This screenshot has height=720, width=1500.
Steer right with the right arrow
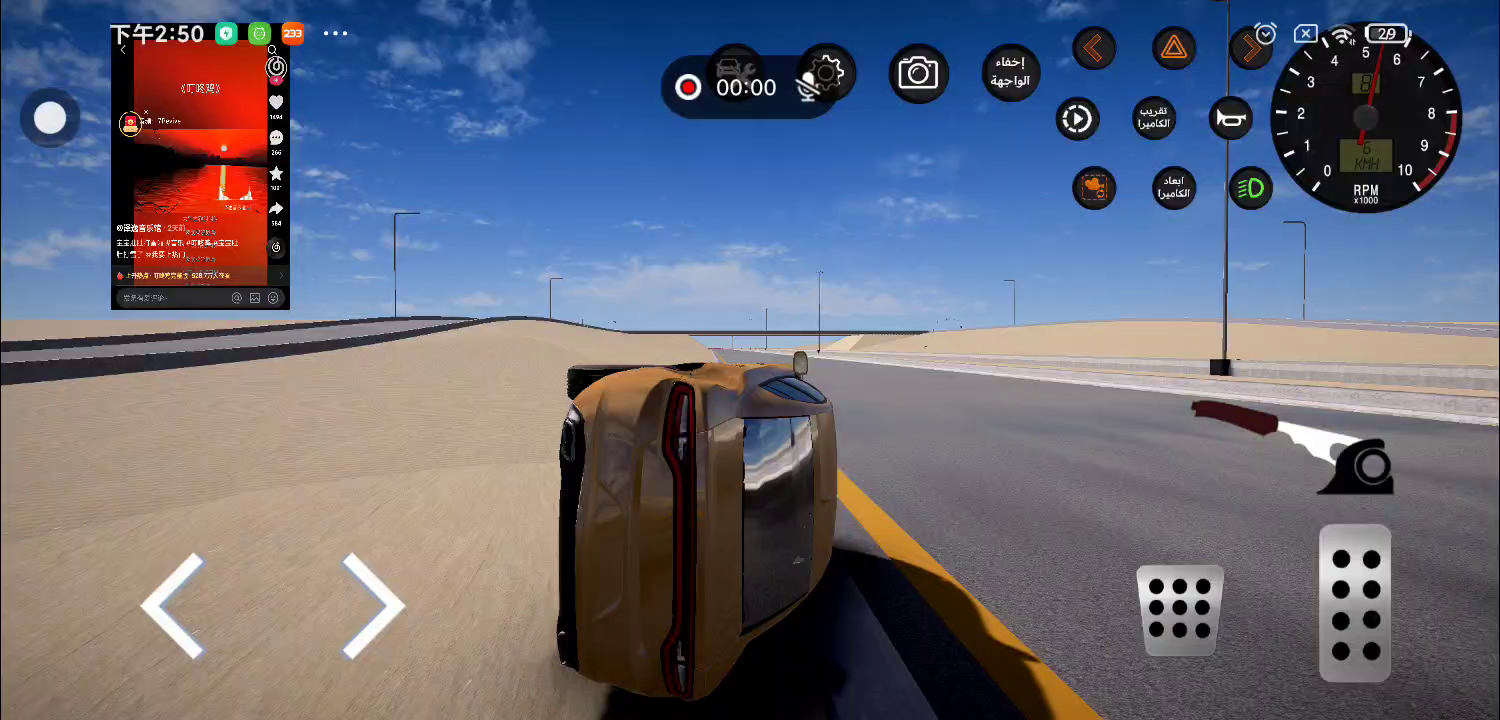click(x=373, y=607)
